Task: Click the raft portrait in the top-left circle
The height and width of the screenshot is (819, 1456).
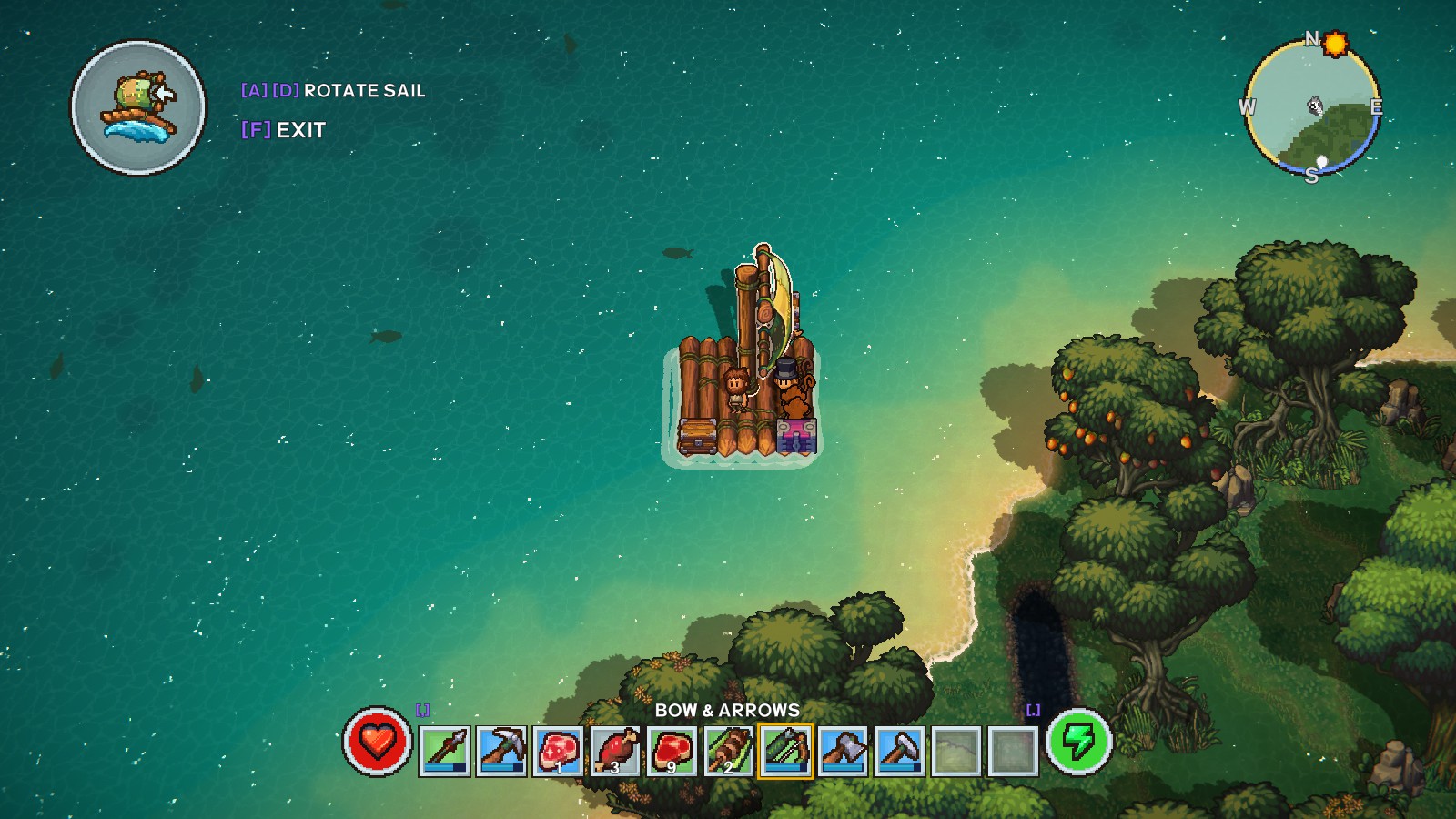Action: pos(136,105)
